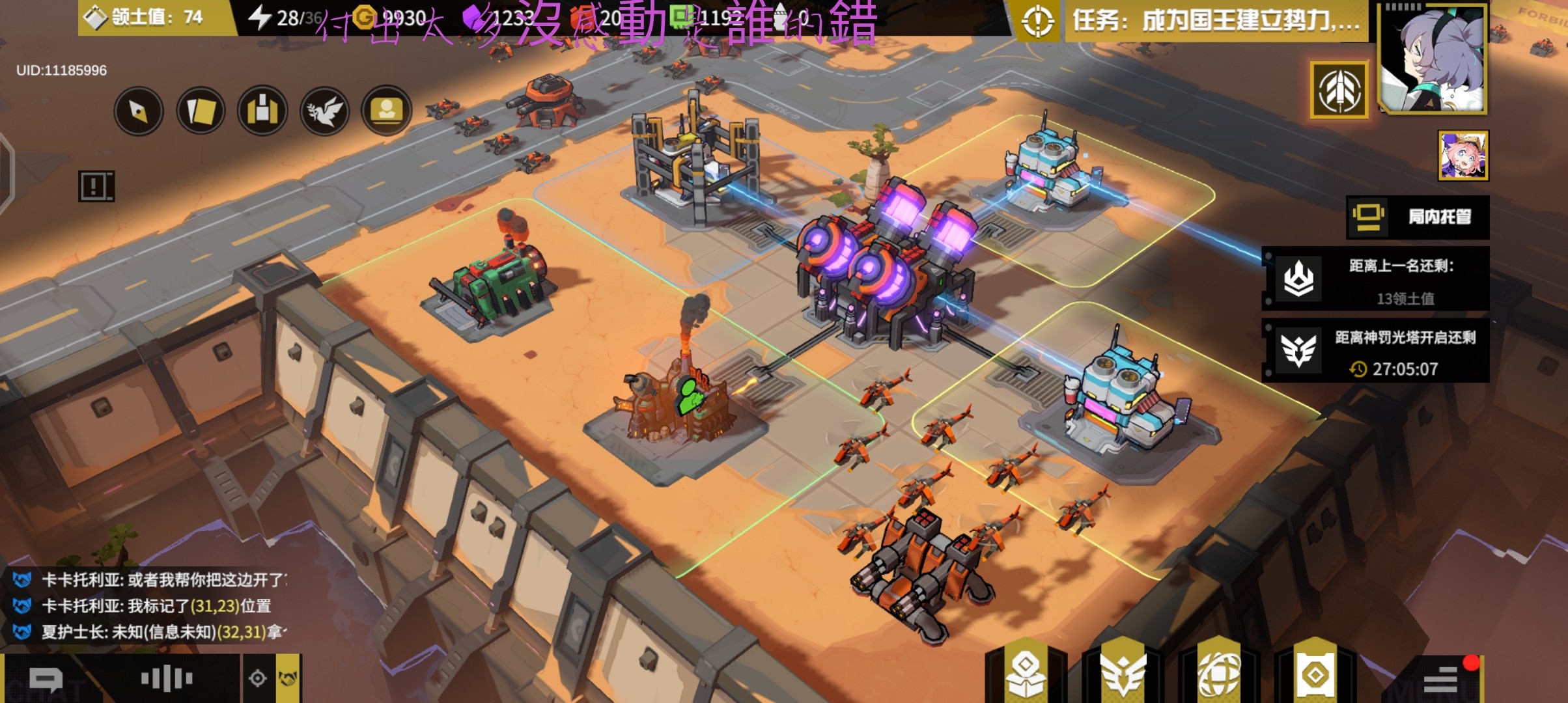Open the ranking panel 距离上一名还剩

[1376, 279]
